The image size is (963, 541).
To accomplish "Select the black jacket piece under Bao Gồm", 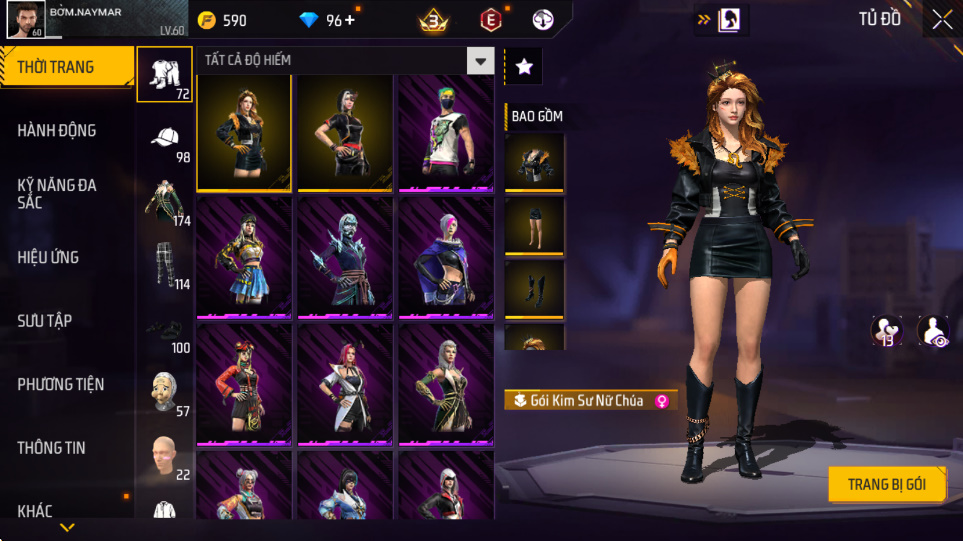I will point(534,162).
